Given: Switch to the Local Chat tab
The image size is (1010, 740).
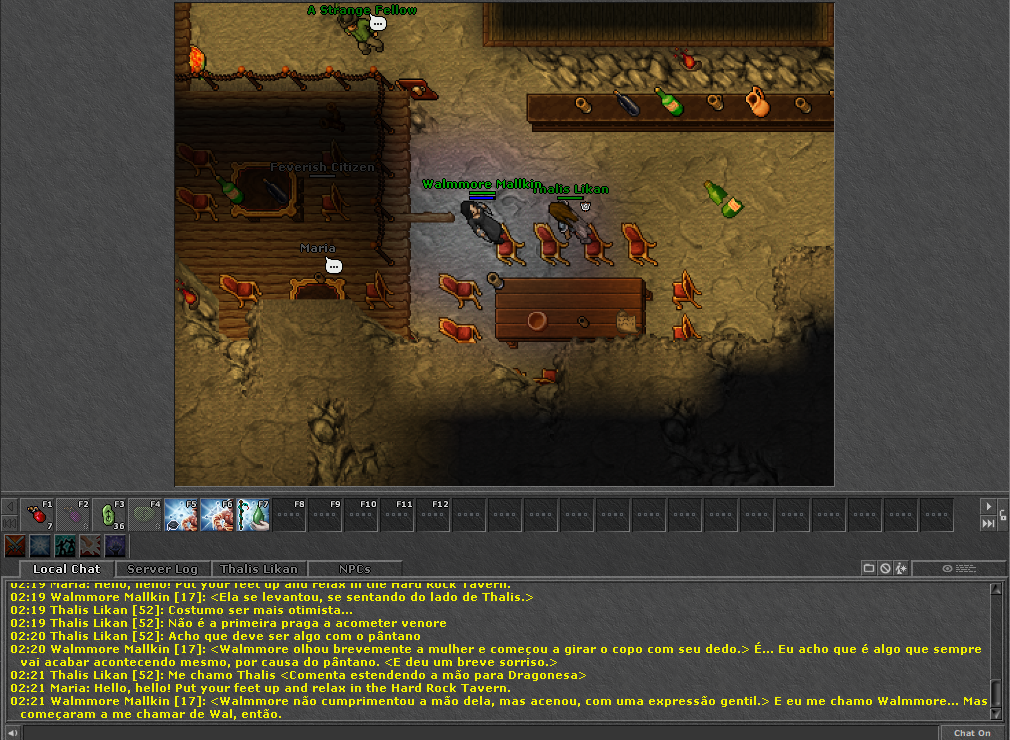Looking at the screenshot, I should point(67,569).
